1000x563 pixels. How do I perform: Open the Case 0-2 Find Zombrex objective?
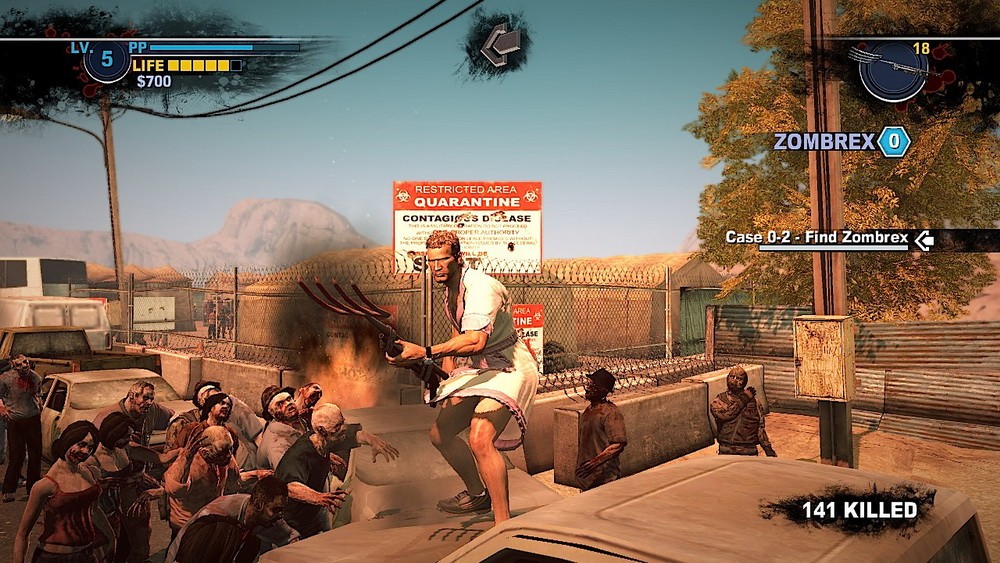tap(817, 238)
